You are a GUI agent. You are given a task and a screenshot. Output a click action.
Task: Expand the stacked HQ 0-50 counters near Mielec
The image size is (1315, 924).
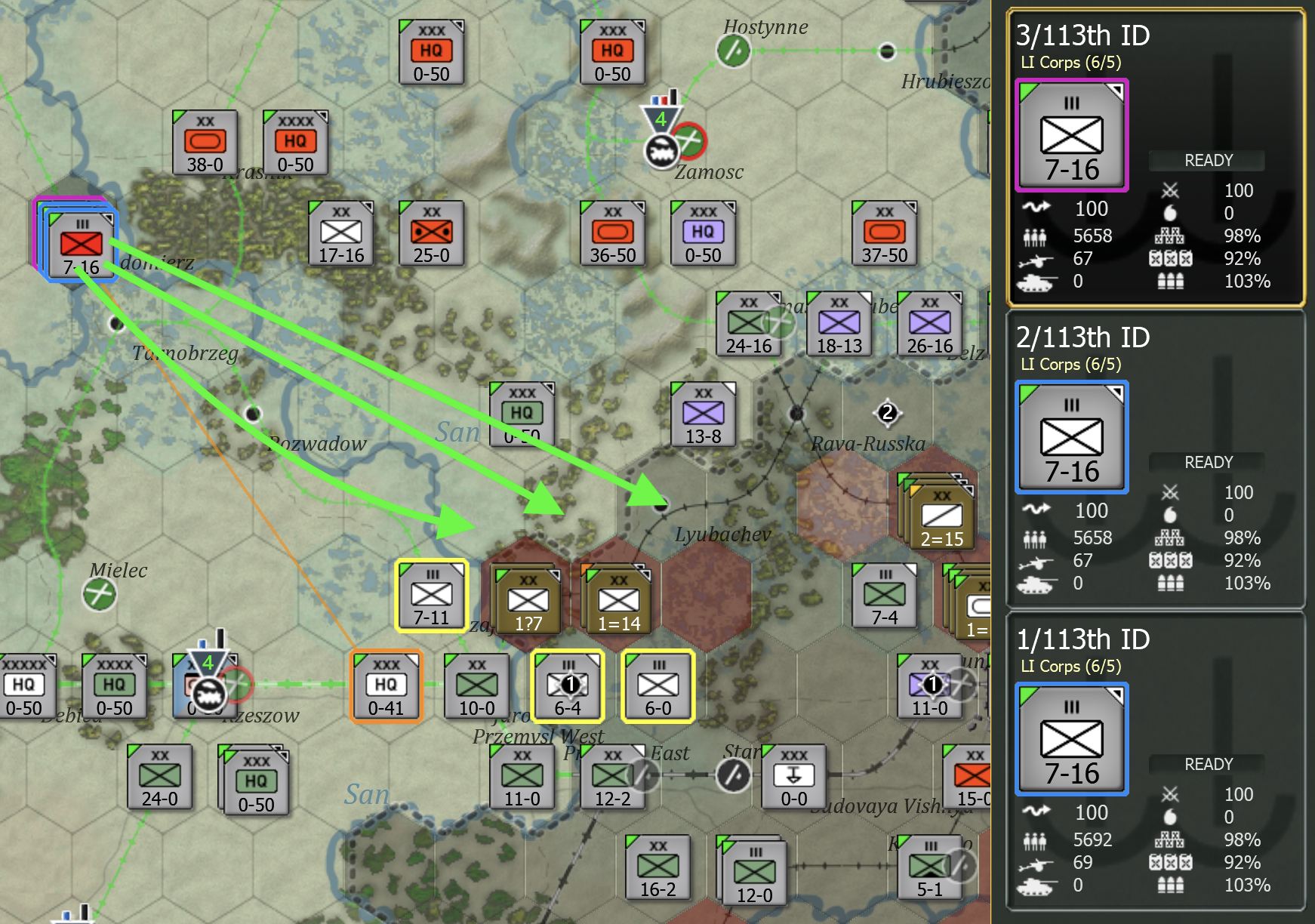[255, 781]
